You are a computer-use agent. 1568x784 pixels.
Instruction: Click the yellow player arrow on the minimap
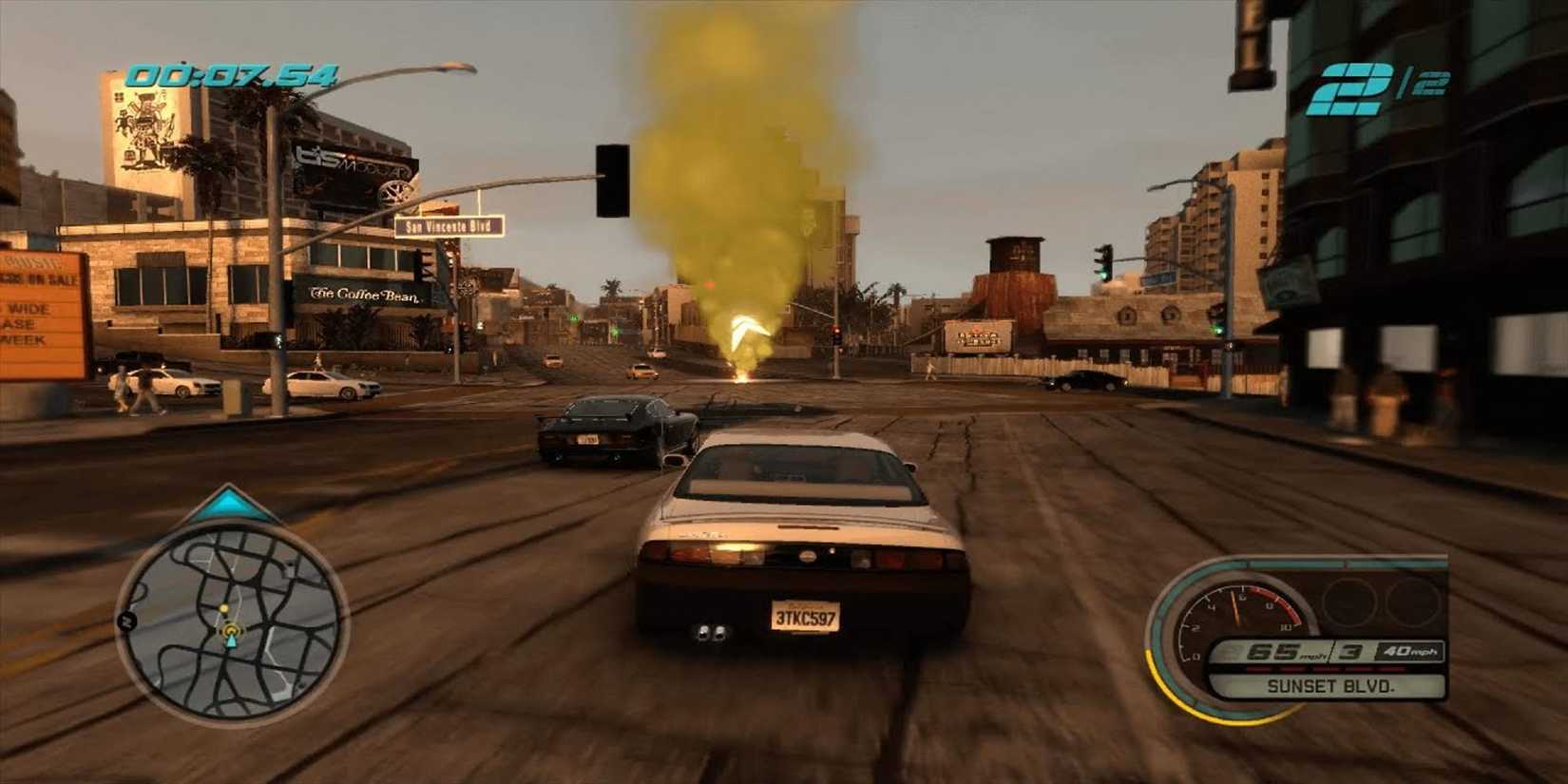click(x=231, y=630)
